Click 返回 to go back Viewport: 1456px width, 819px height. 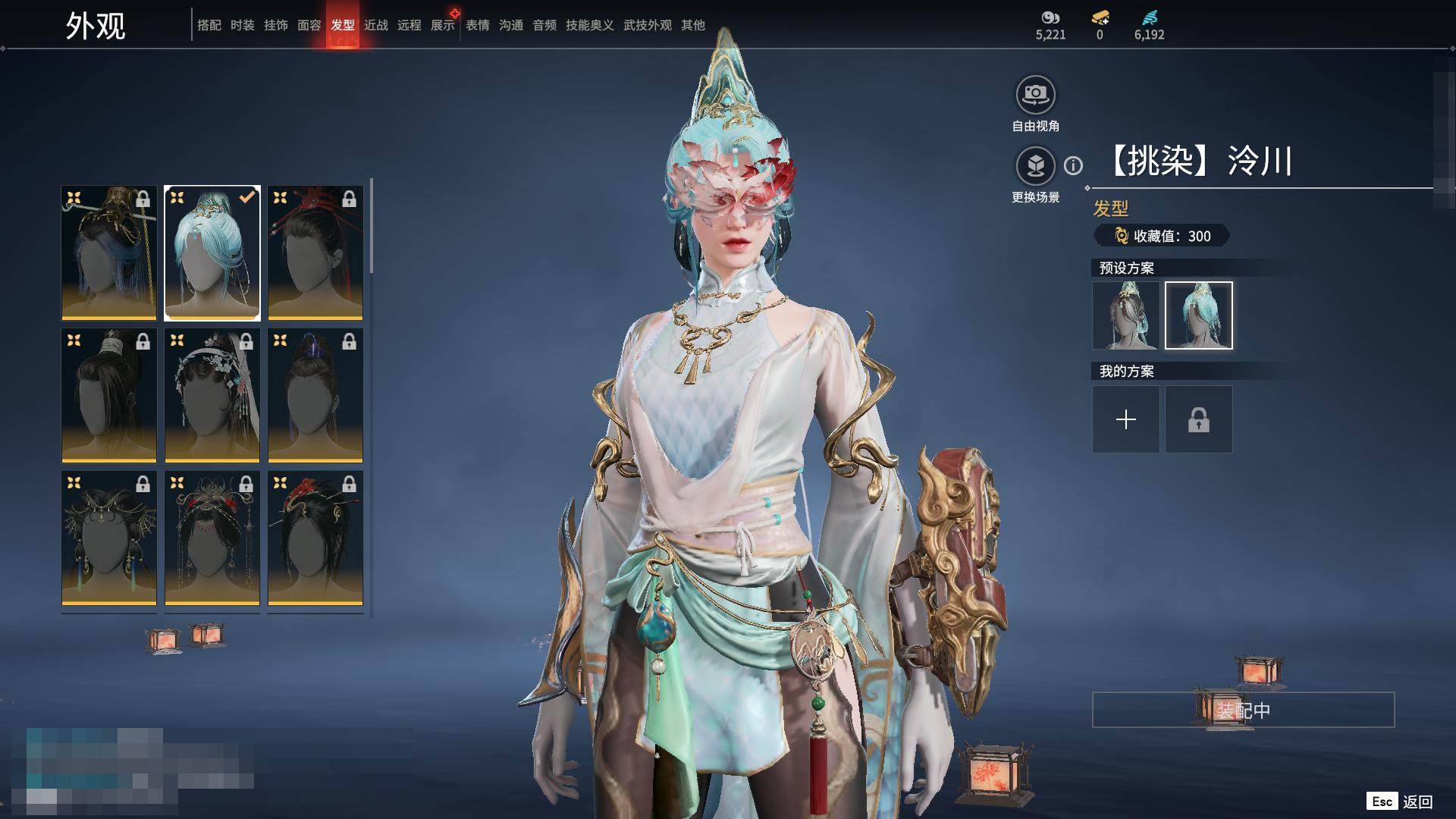click(x=1417, y=802)
